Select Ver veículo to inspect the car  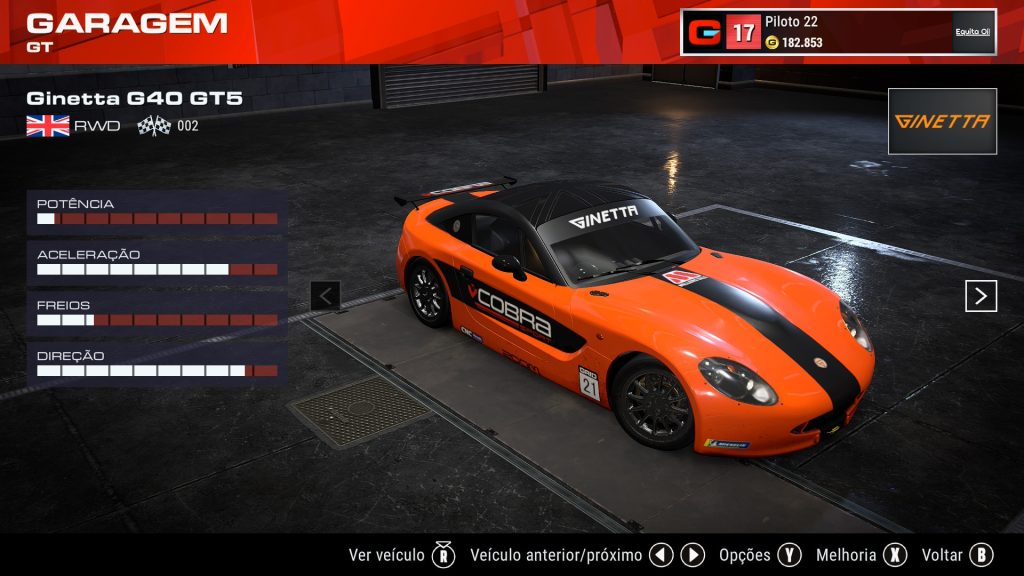401,555
